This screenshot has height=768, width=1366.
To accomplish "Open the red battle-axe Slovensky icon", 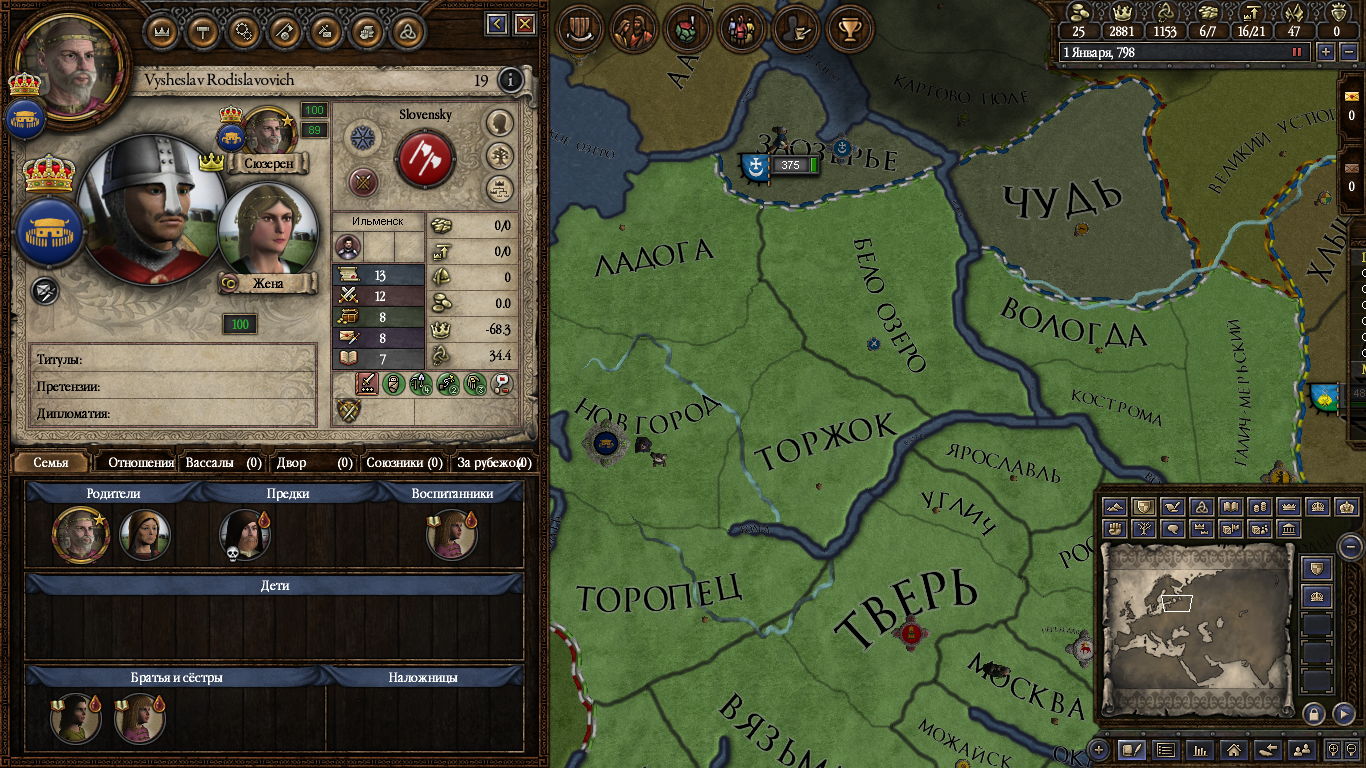I will click(425, 159).
